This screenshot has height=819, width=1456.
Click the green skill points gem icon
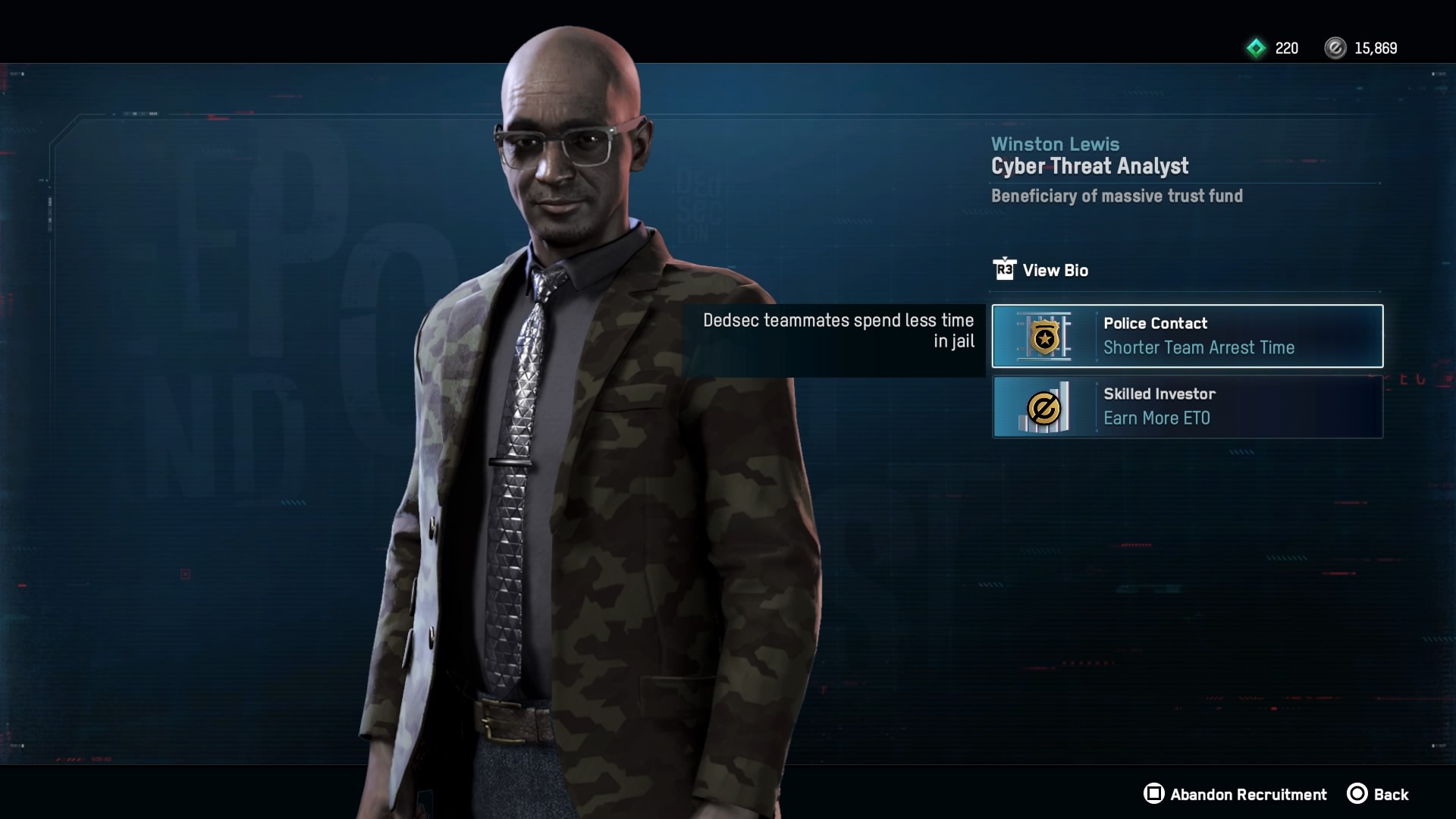[1257, 49]
